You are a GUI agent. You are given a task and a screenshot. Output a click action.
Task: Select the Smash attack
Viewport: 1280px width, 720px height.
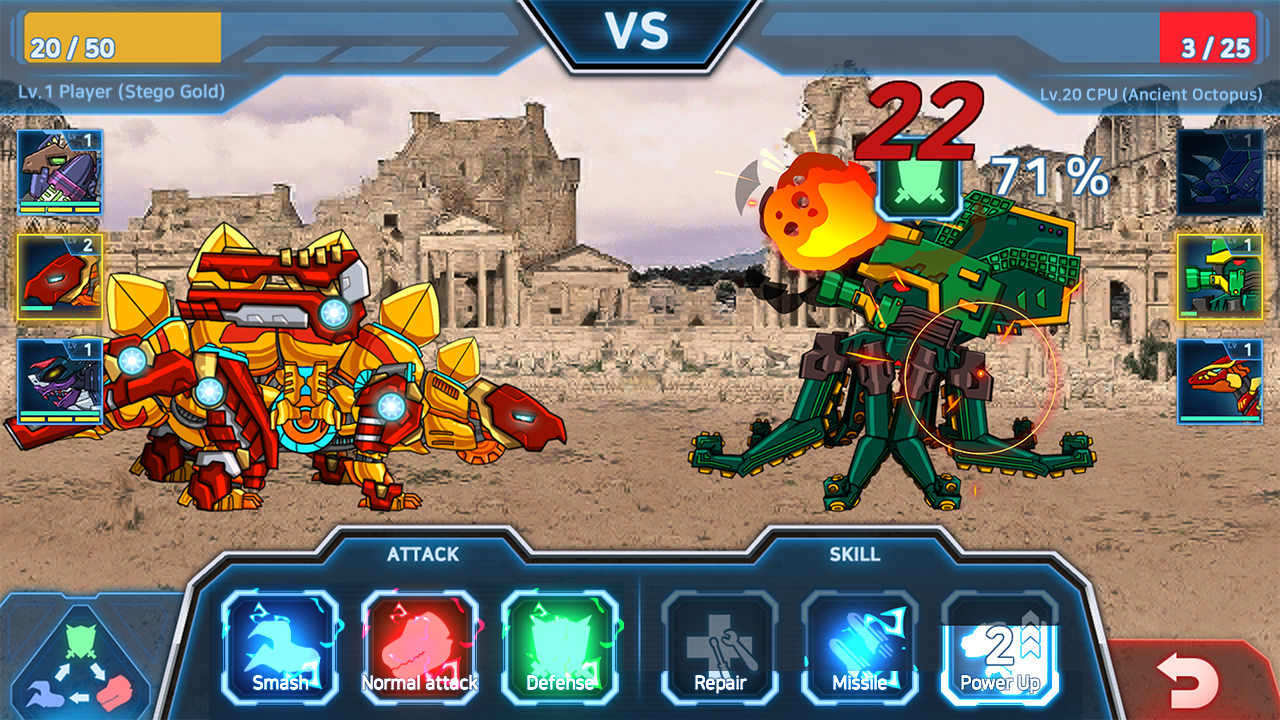pyautogui.click(x=280, y=650)
